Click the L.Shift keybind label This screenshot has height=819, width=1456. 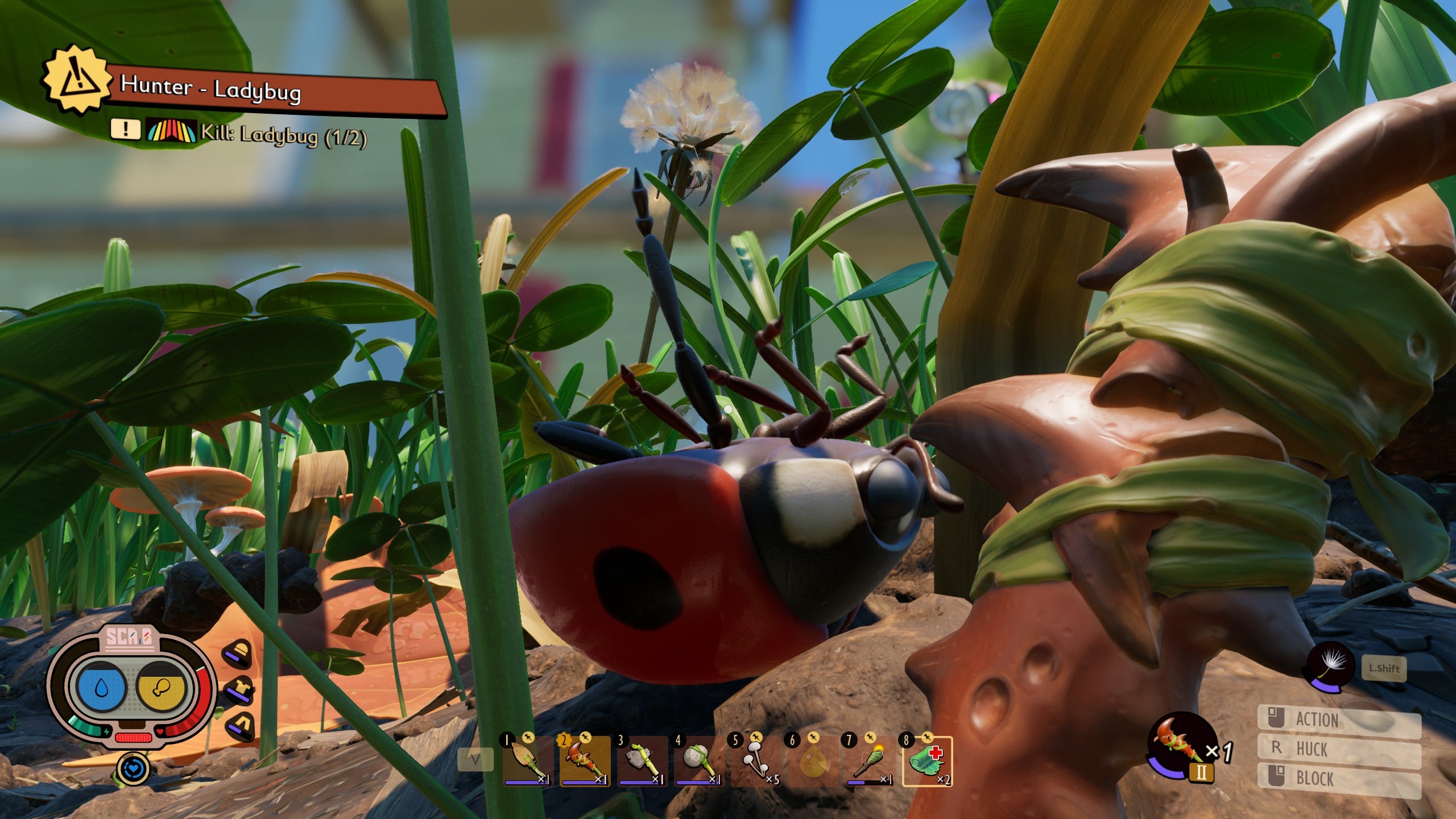click(x=1384, y=669)
